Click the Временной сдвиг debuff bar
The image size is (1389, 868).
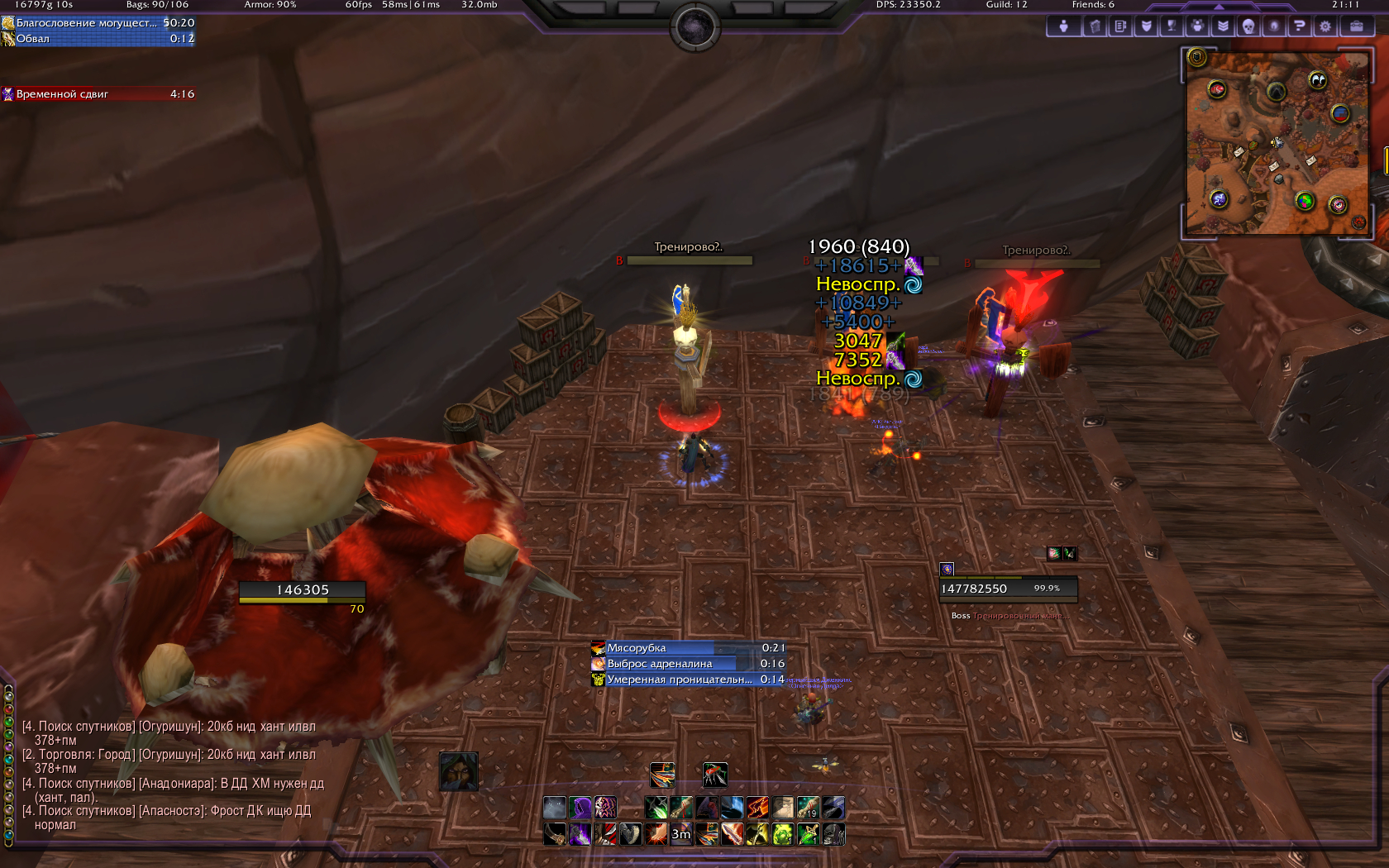point(98,94)
